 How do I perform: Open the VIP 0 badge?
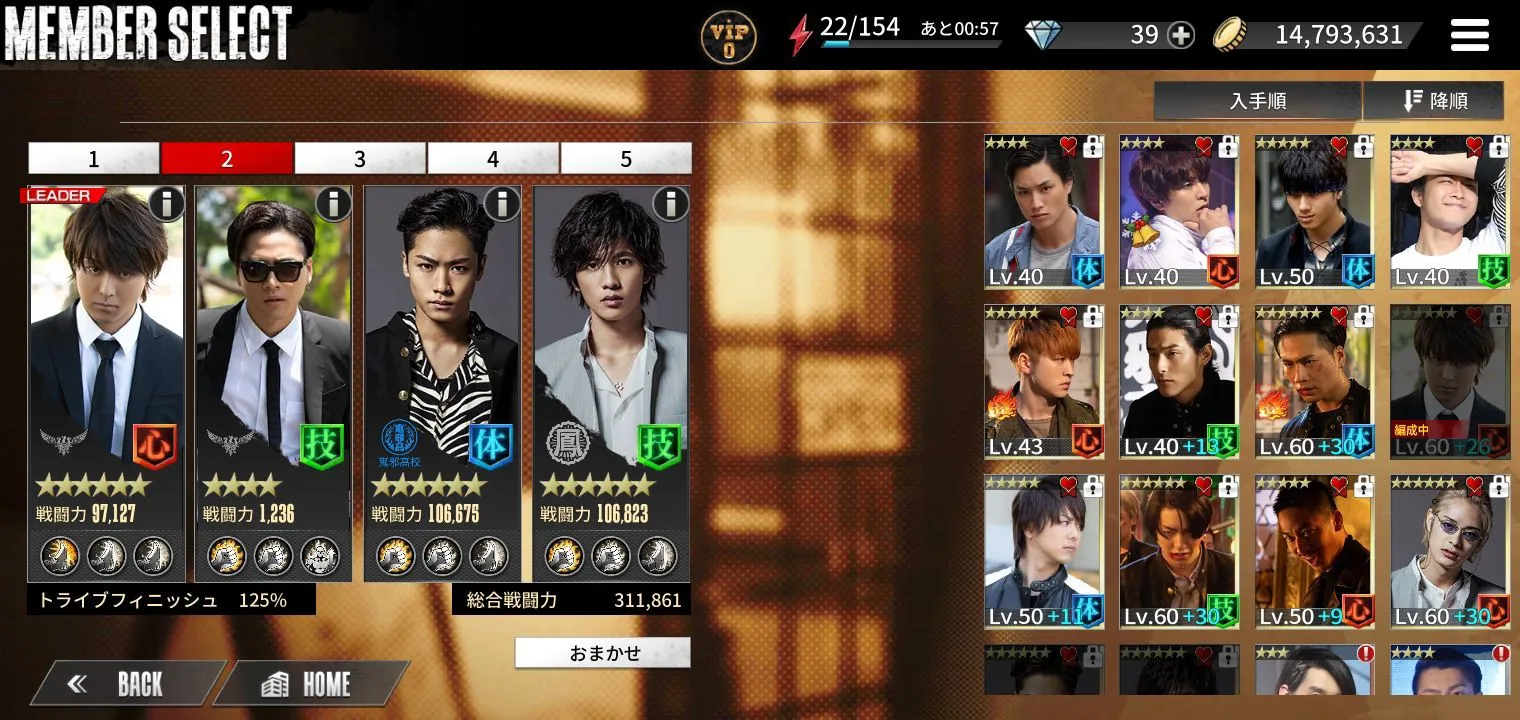(728, 36)
